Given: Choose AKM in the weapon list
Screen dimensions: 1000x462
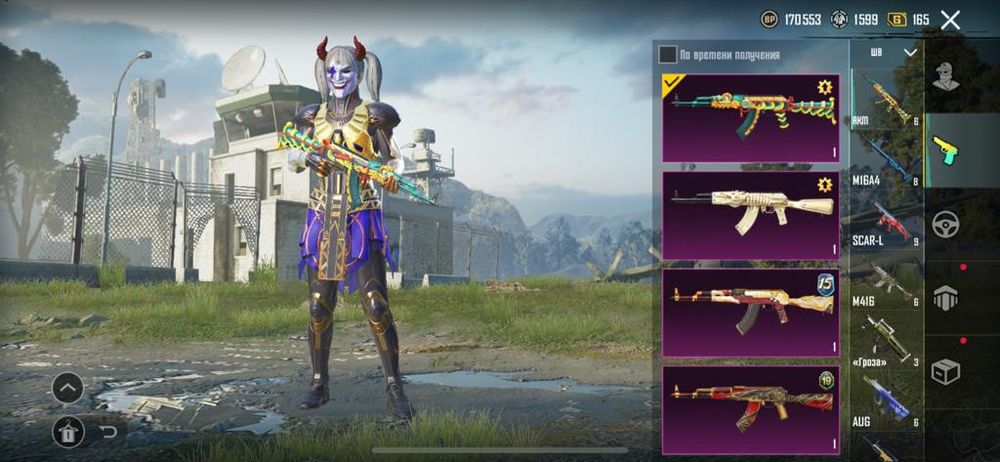Looking at the screenshot, I should tap(885, 101).
